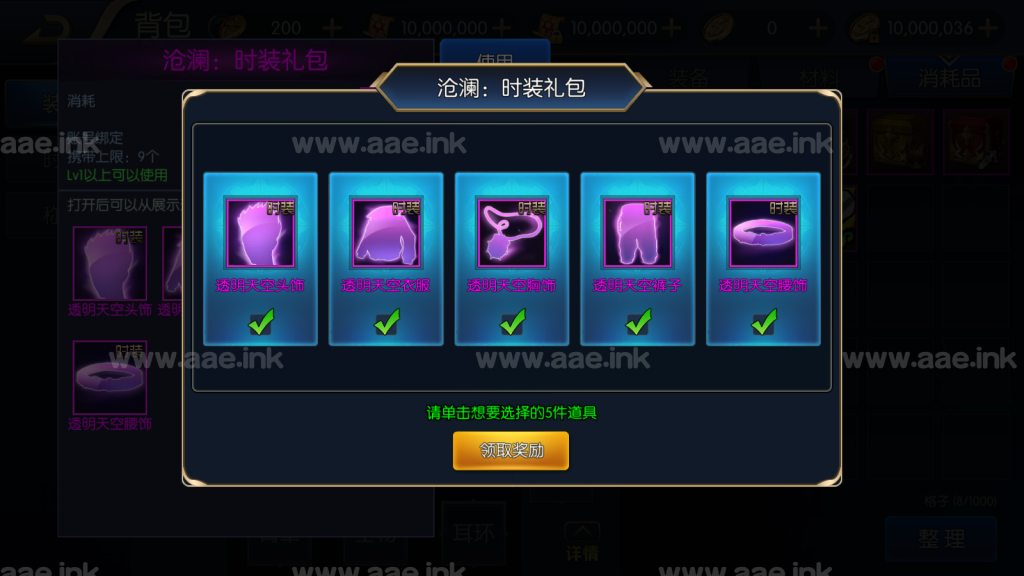The height and width of the screenshot is (576, 1024).
Task: Select the 透明天空裤子 pants card
Action: pyautogui.click(x=638, y=258)
